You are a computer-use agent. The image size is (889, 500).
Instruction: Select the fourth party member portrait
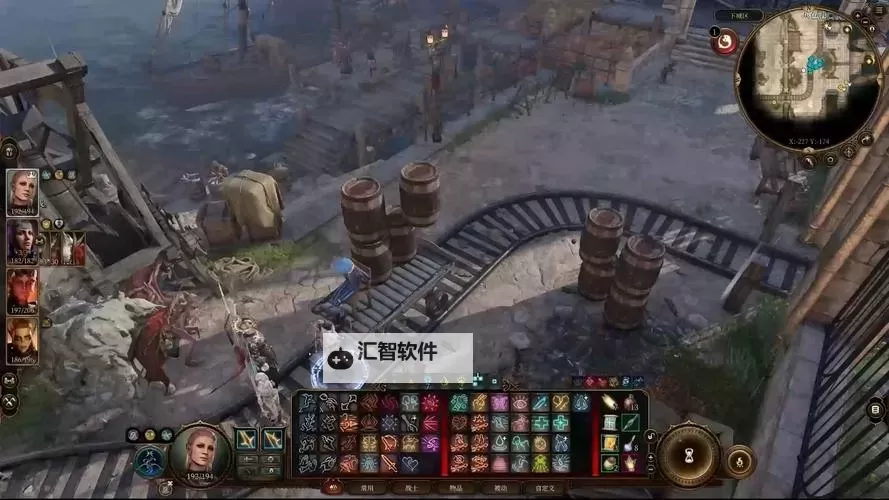tap(22, 340)
